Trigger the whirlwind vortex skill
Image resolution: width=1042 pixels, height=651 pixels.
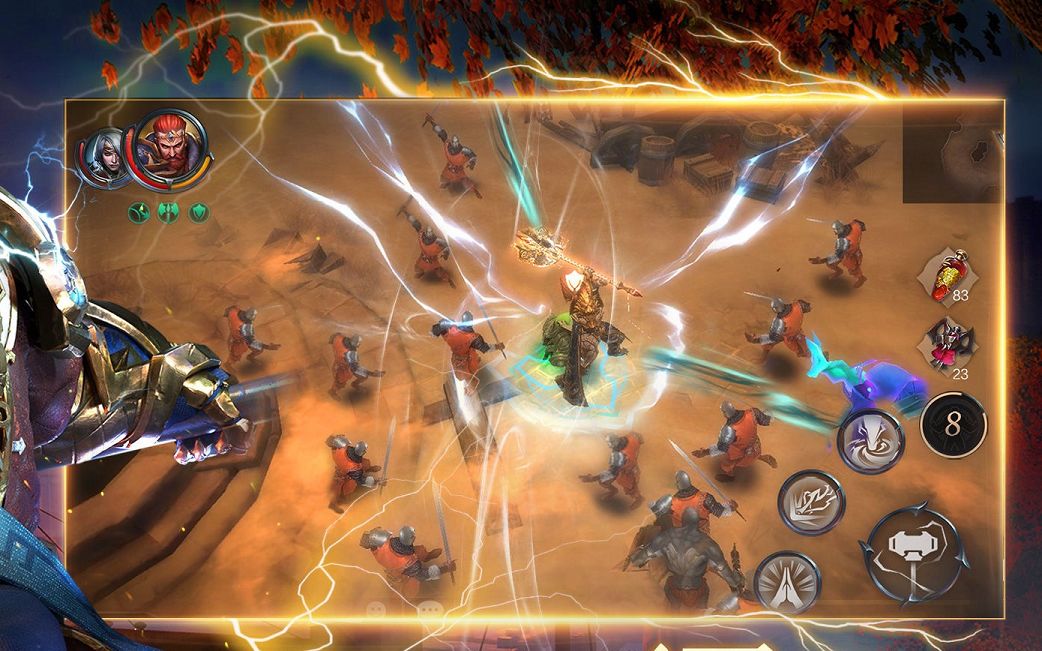click(x=870, y=441)
